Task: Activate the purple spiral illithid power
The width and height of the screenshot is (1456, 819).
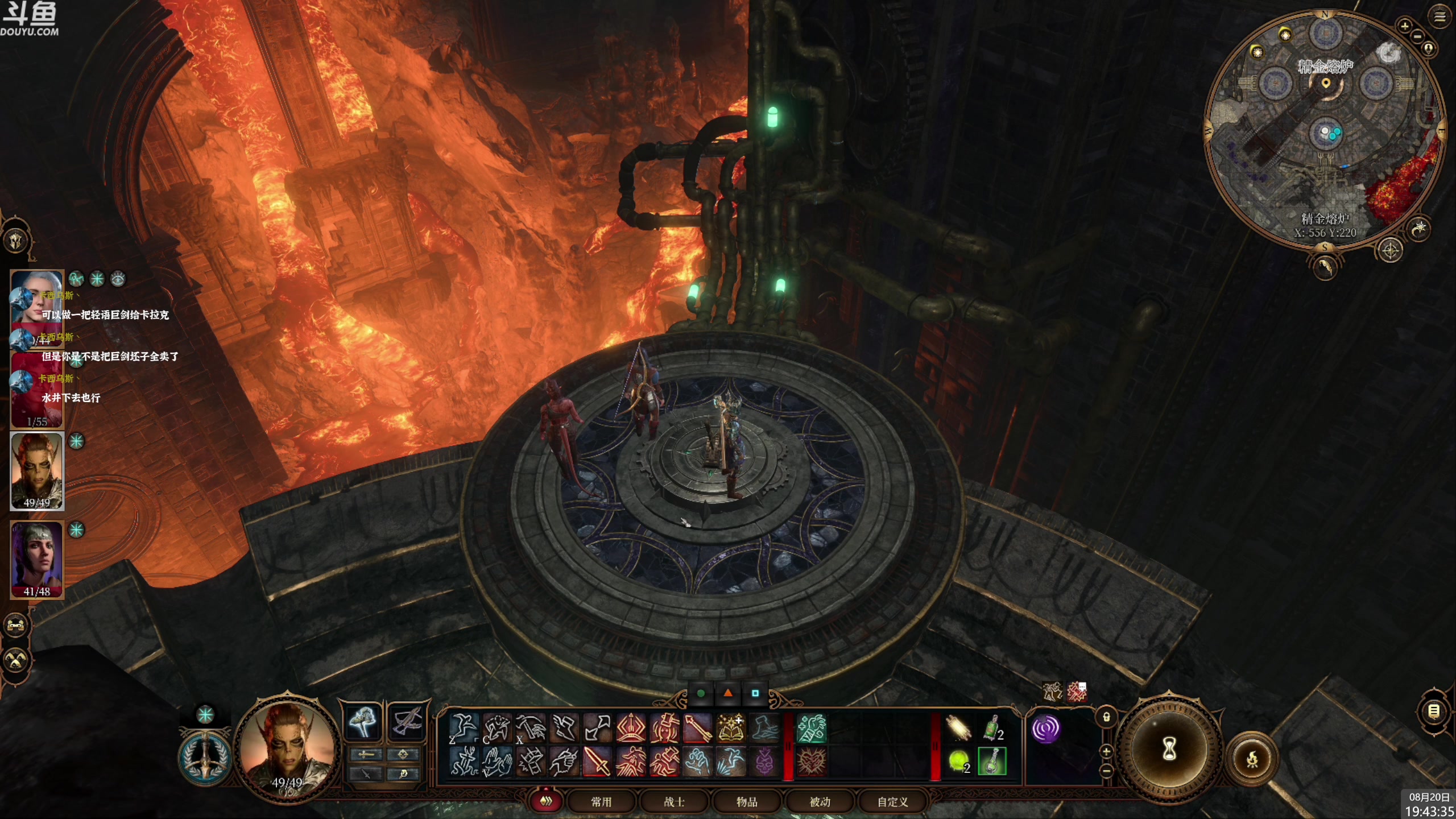Action: pos(1045,729)
